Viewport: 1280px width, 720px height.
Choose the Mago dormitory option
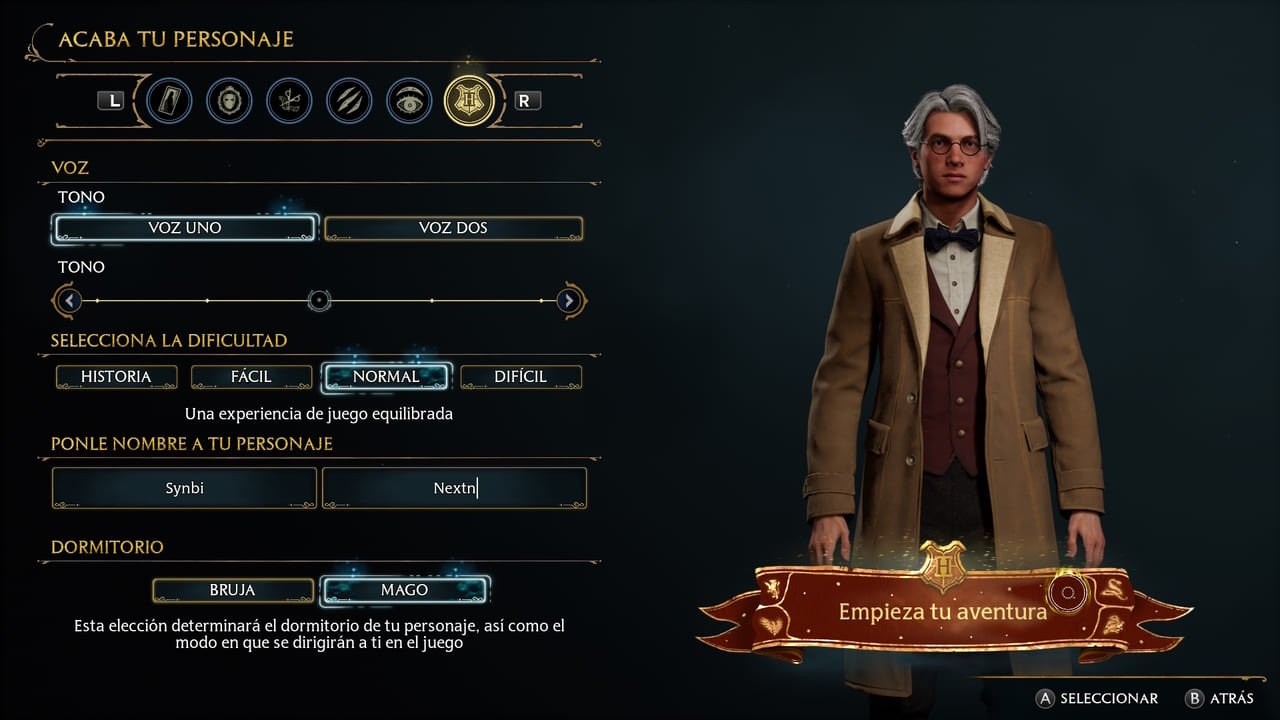tap(404, 590)
